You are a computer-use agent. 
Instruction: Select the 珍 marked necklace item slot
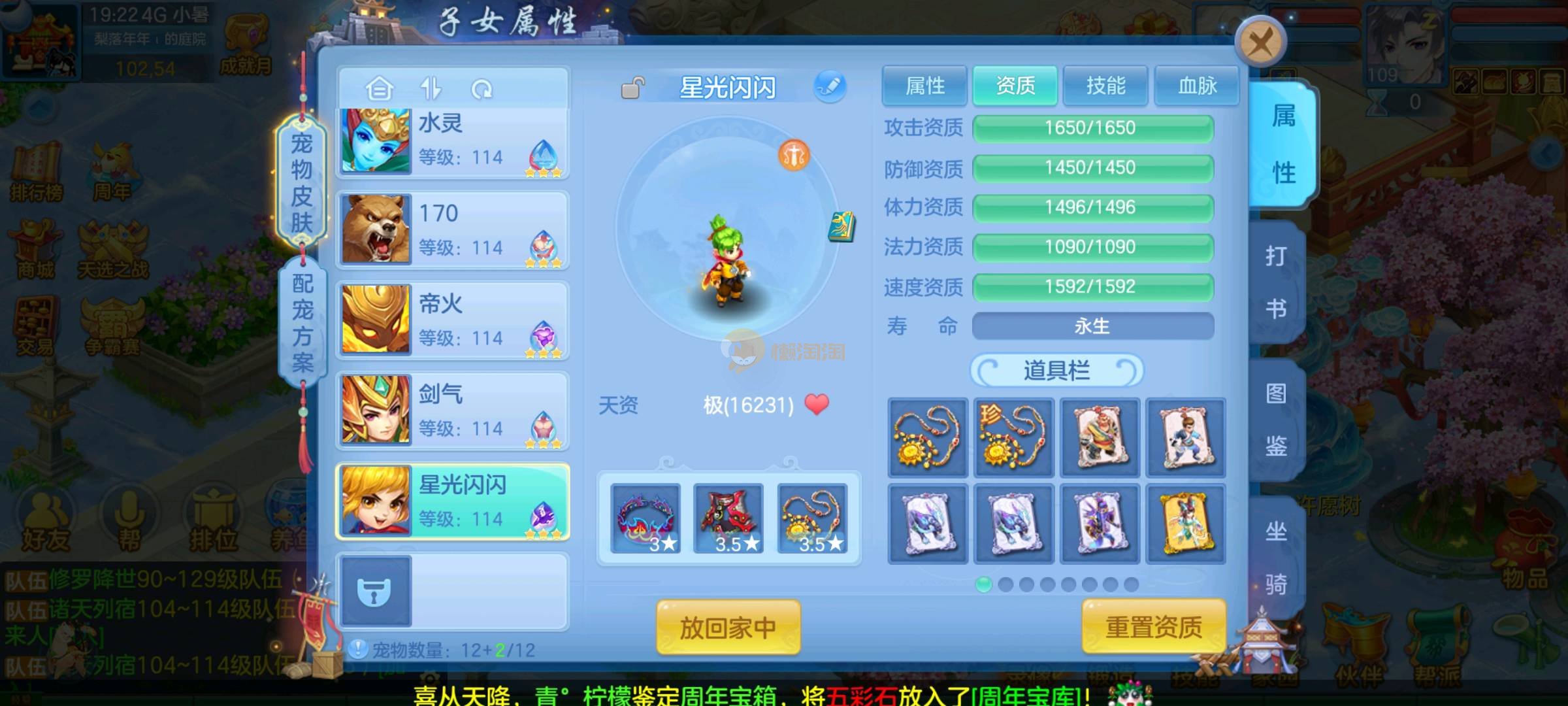pyautogui.click(x=1013, y=437)
